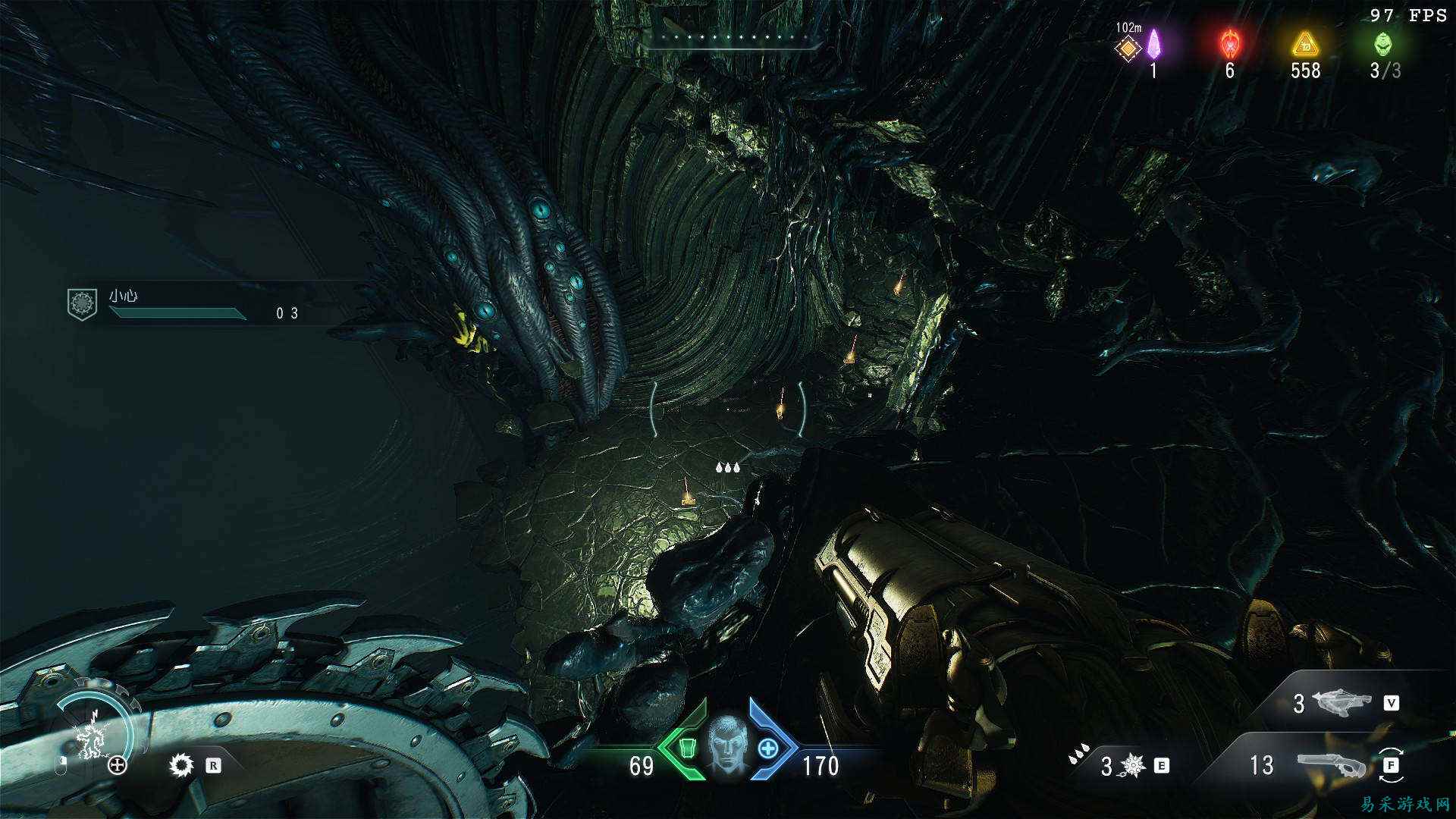Click the yellow triangle currency icon
The image size is (1456, 819).
(x=1305, y=45)
